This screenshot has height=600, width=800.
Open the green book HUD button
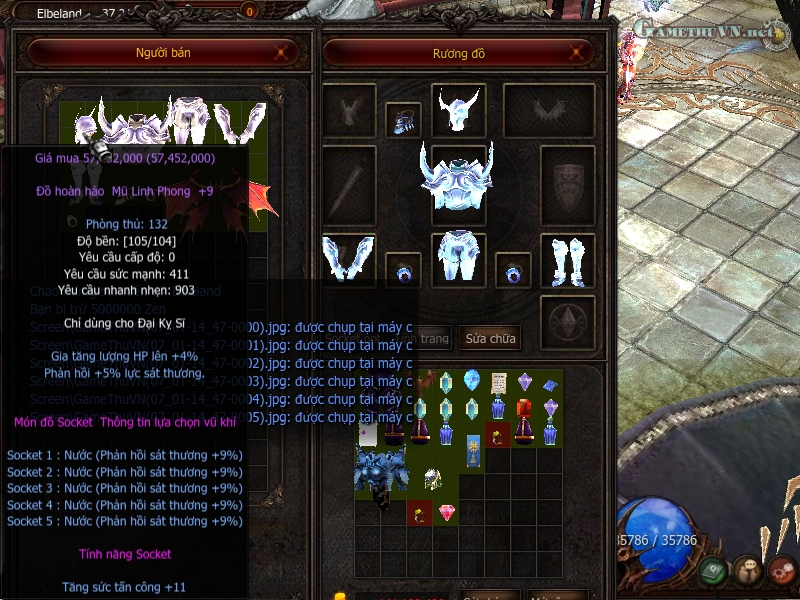point(713,571)
